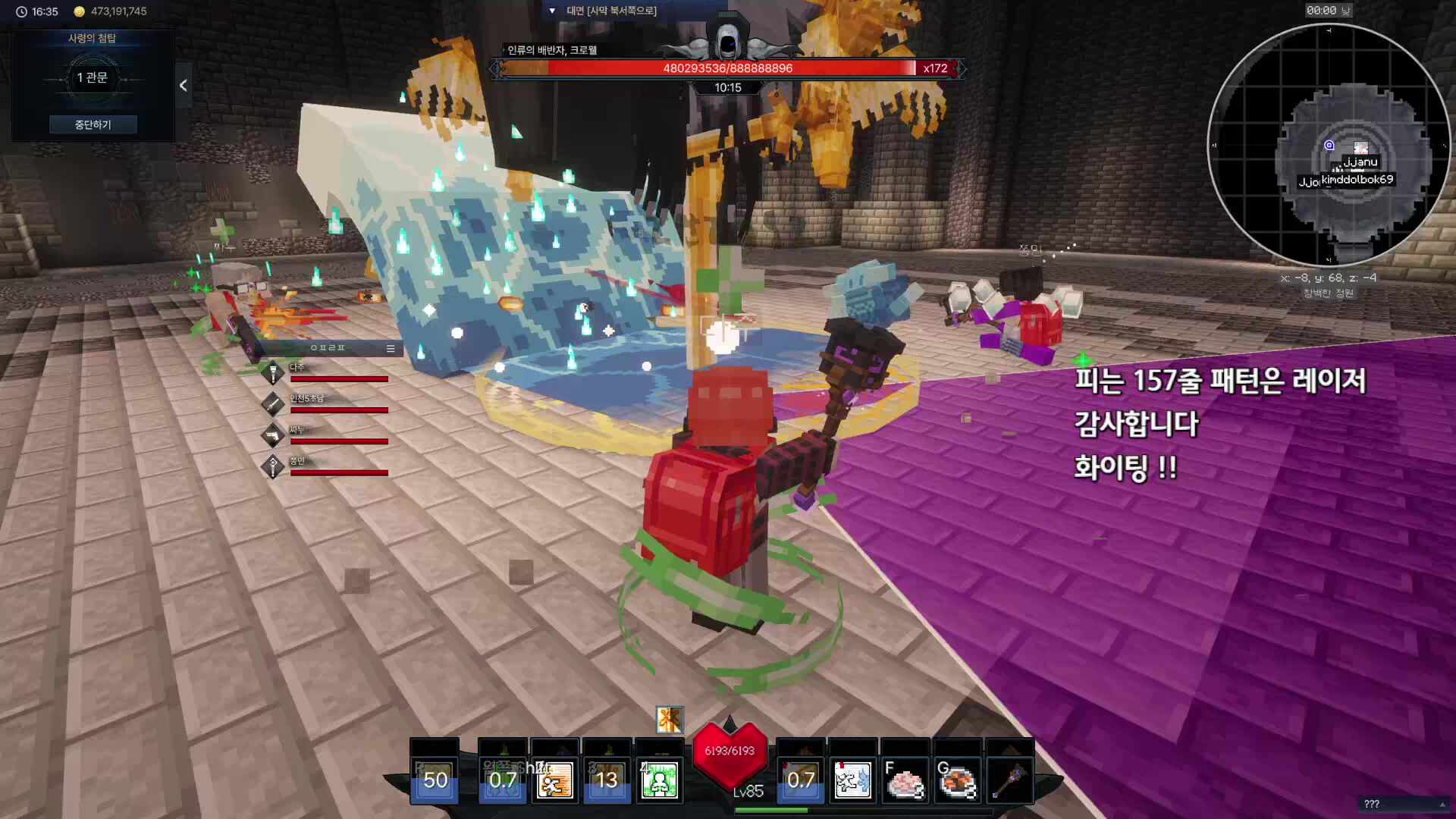Select party member 다주
Viewport: 1456px width, 819px height.
point(330,373)
